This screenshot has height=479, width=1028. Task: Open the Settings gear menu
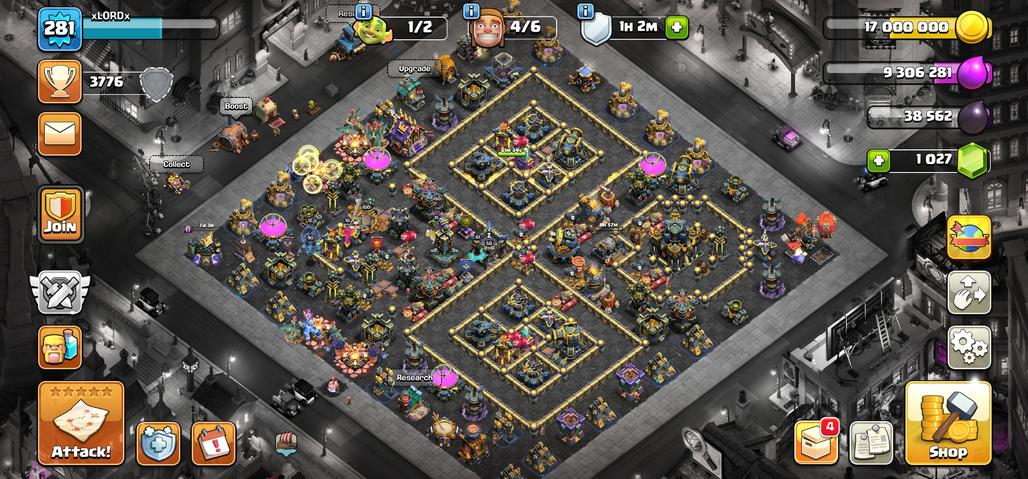pyautogui.click(x=968, y=347)
